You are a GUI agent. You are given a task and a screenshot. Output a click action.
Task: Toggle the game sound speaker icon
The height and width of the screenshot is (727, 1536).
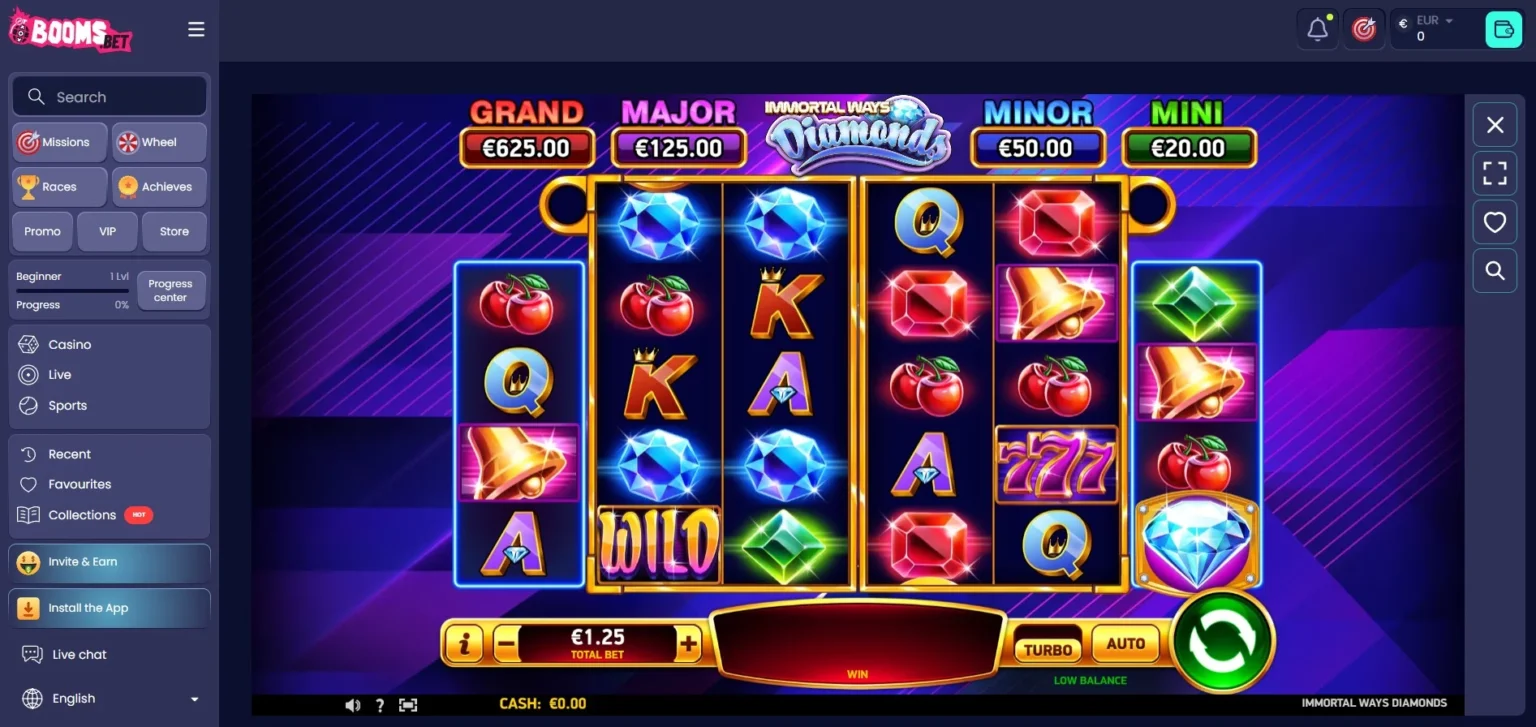[x=352, y=705]
